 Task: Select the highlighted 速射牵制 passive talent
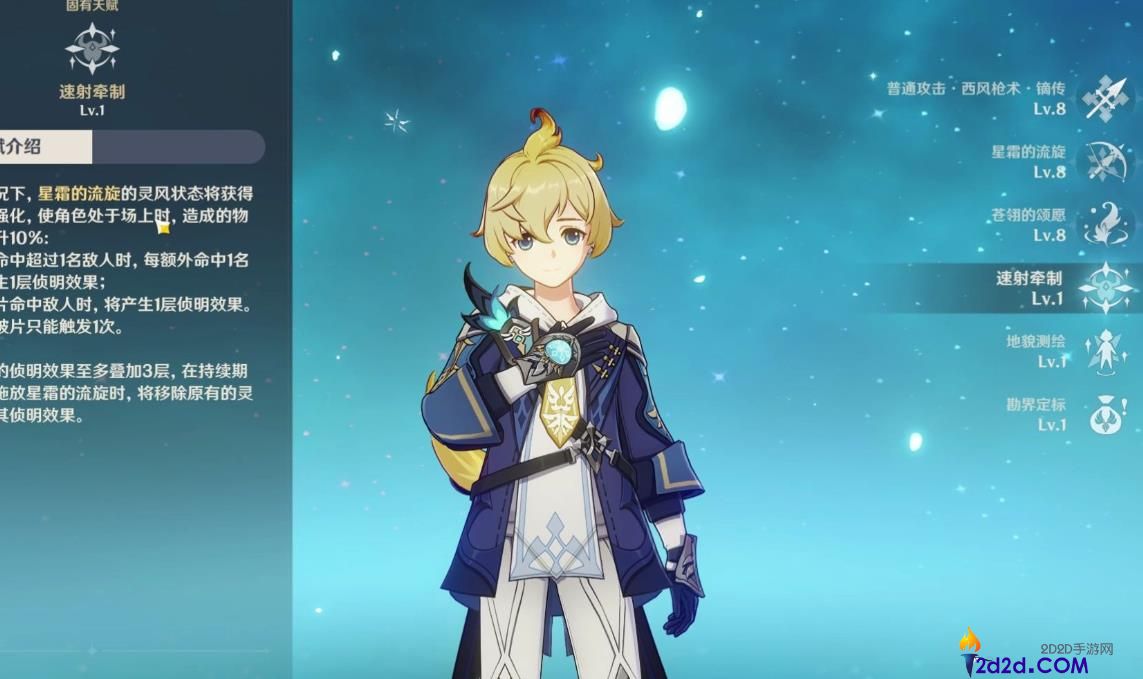click(x=1107, y=288)
